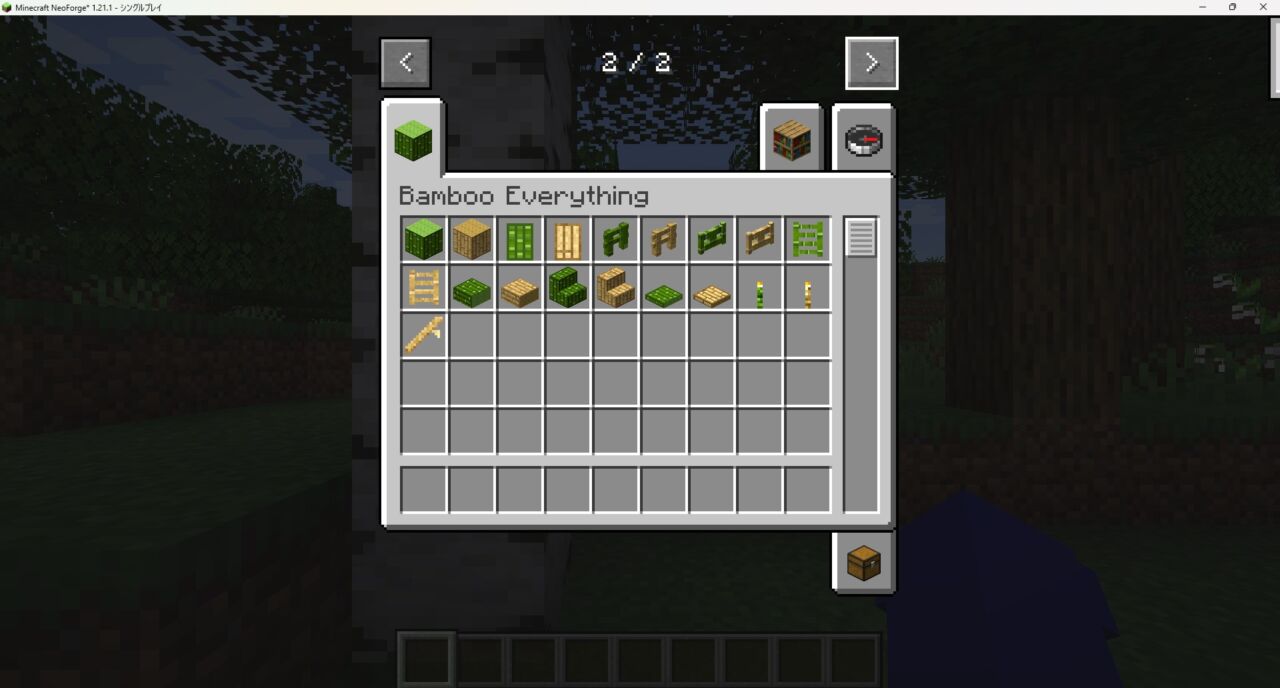This screenshot has height=688, width=1280.
Task: Select the Bamboo Everything tab
Action: [x=413, y=140]
